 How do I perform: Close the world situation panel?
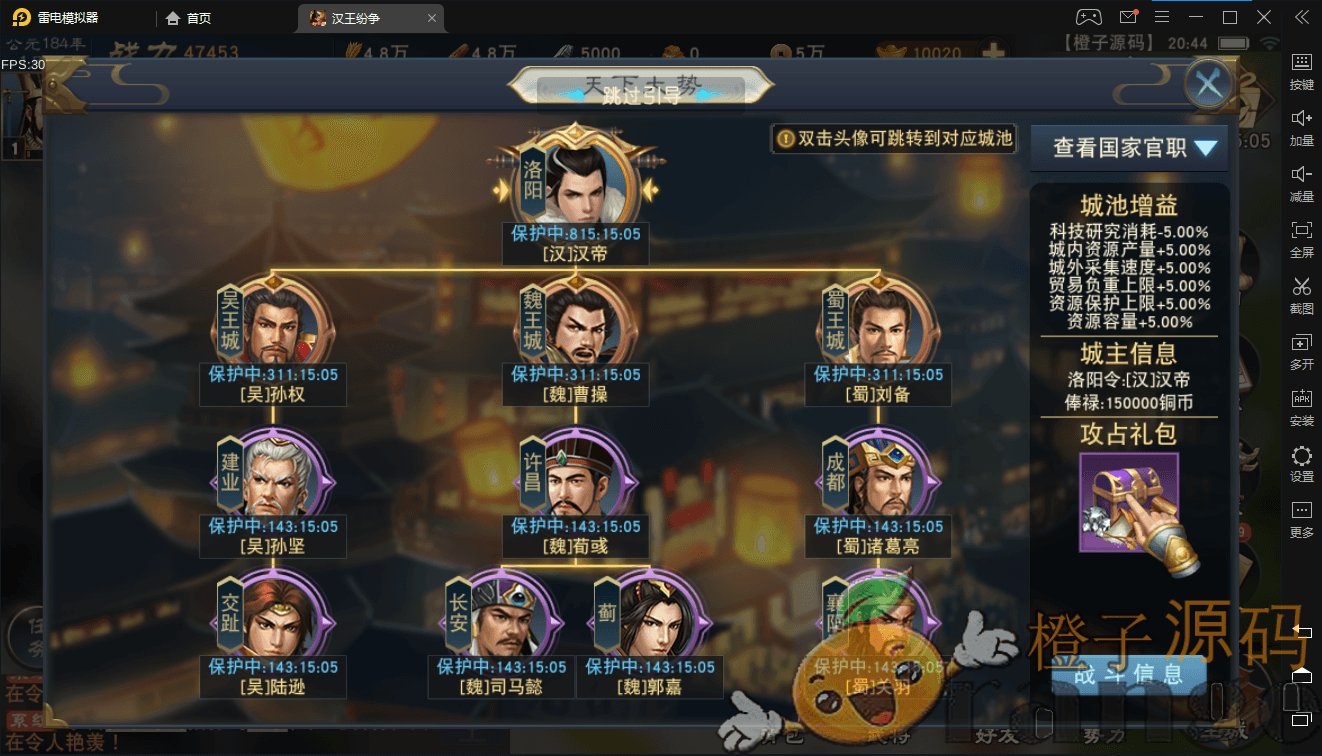(x=1208, y=85)
